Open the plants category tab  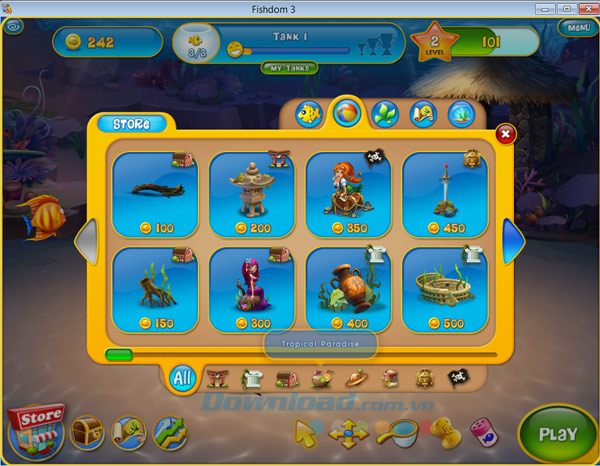point(385,114)
